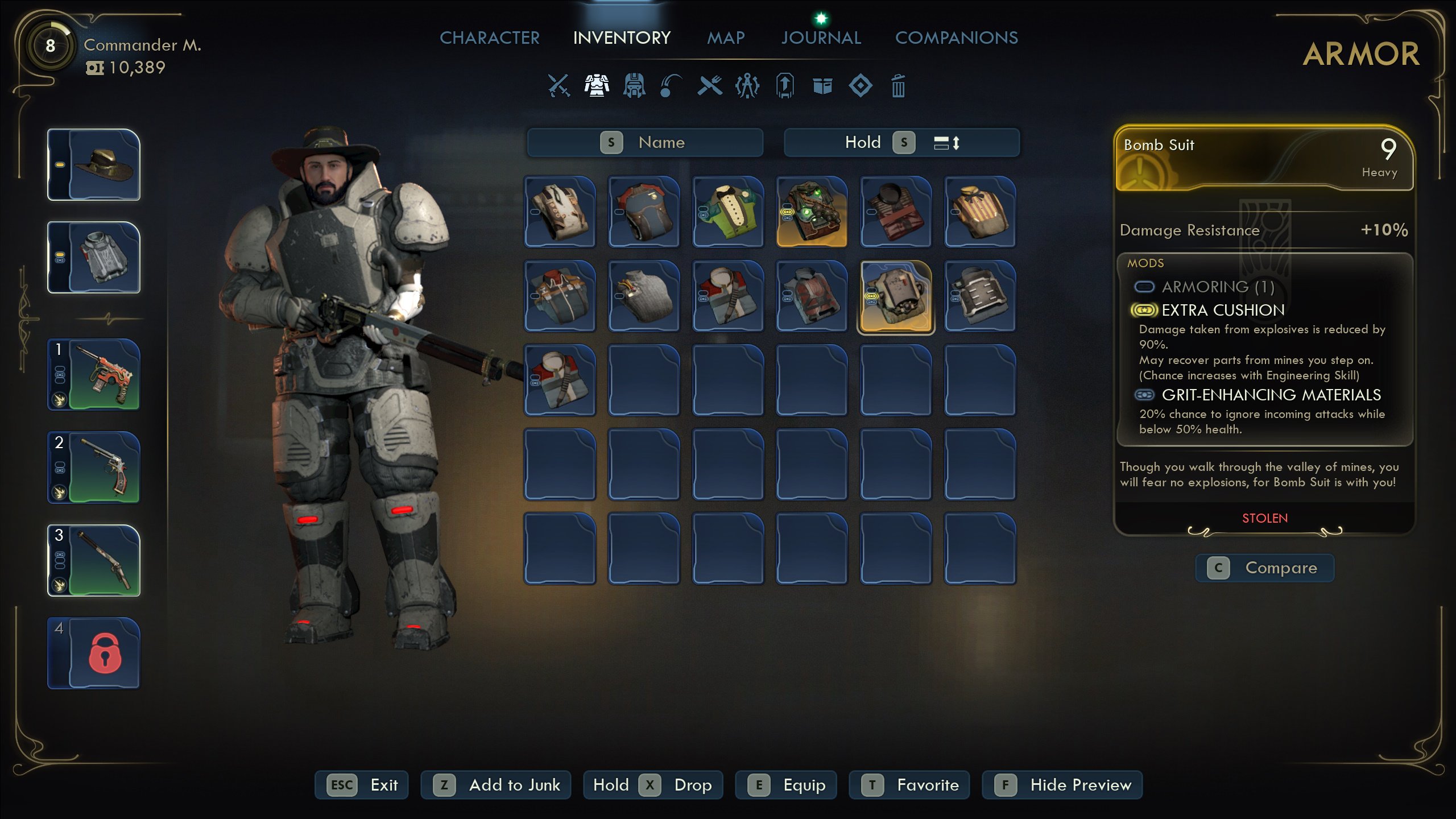The image size is (1456, 819).
Task: Equip the selected armor
Action: tap(786, 785)
